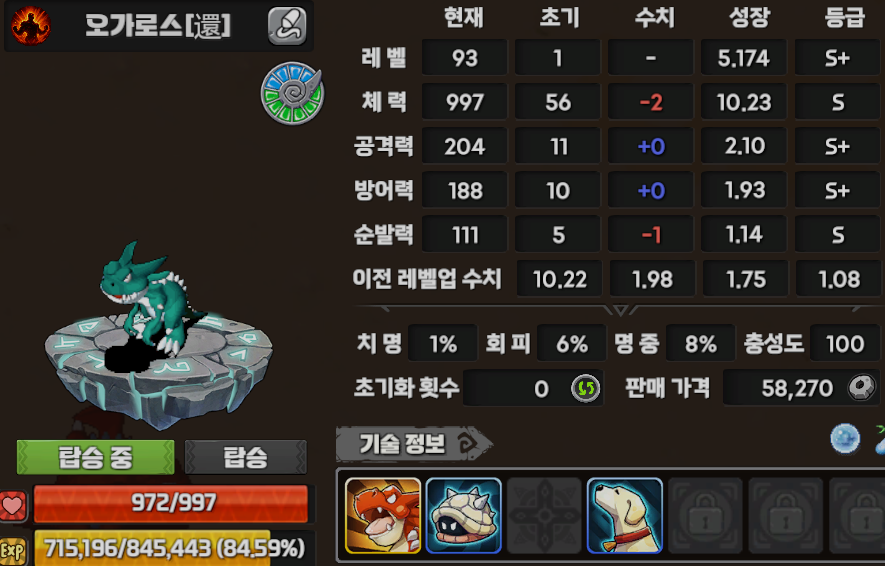The width and height of the screenshot is (885, 566).
Task: Select the spiral shell emblem icon
Action: (292, 93)
